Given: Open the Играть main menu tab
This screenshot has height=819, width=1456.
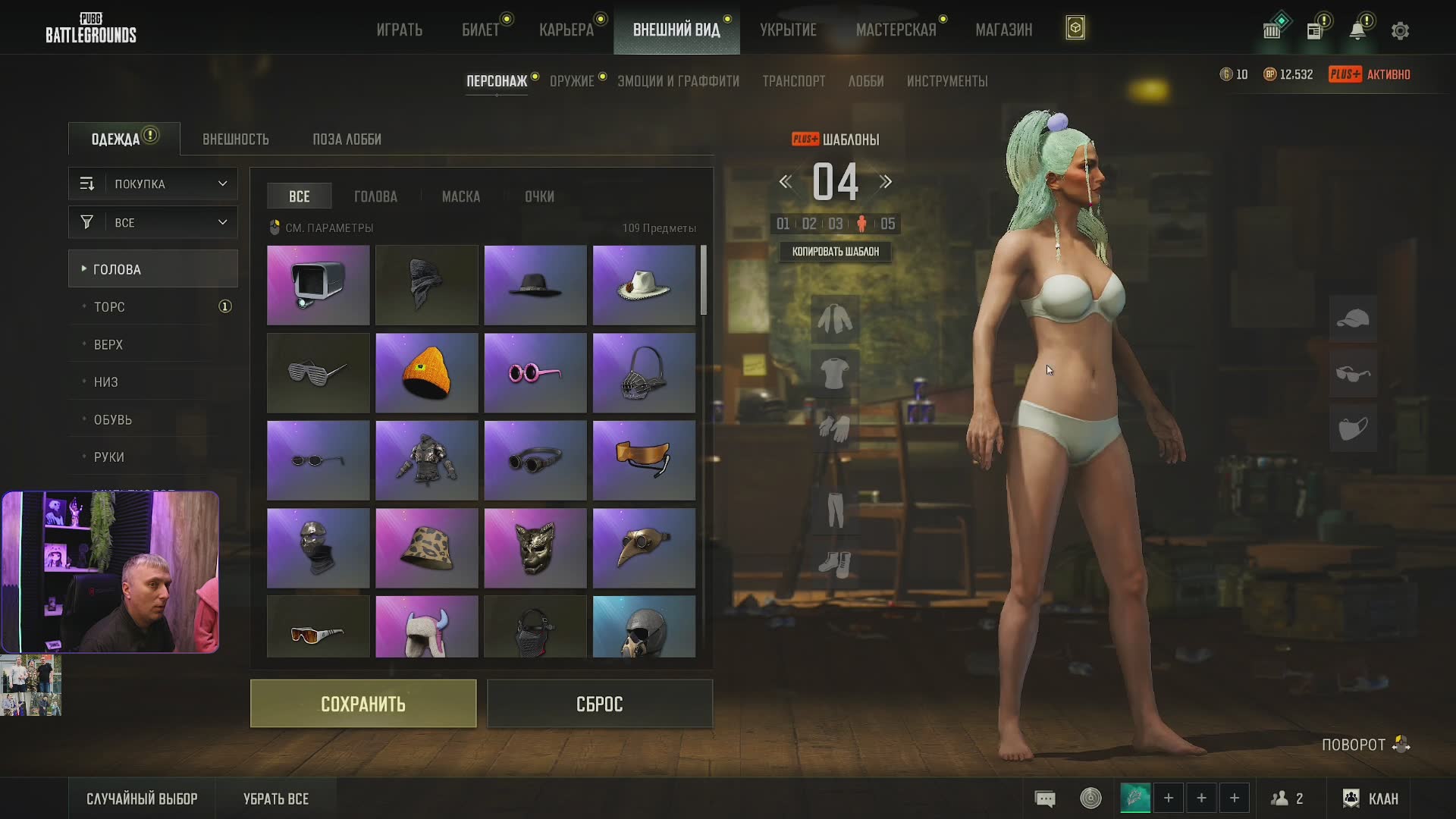Looking at the screenshot, I should [400, 30].
